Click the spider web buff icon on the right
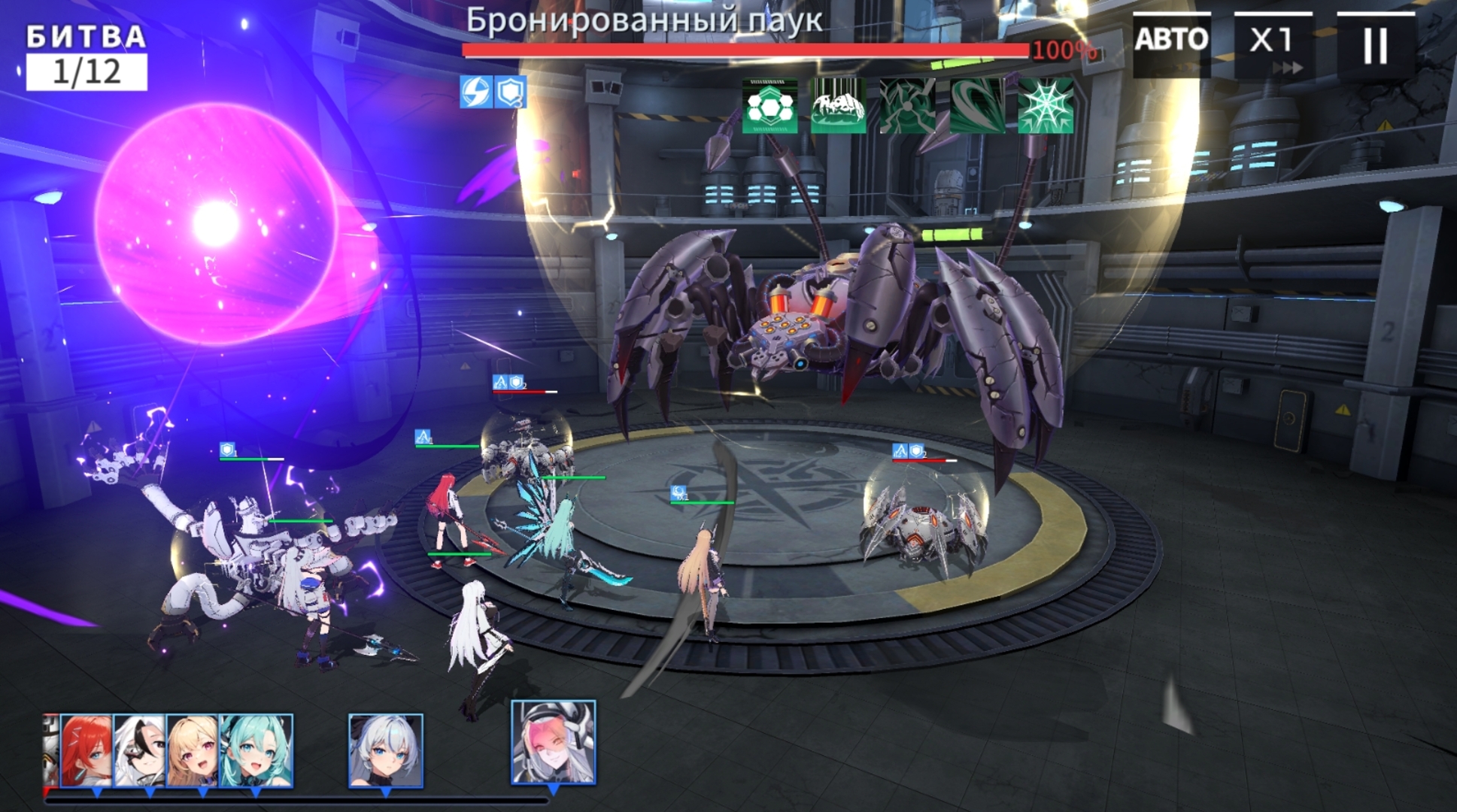 1047,105
